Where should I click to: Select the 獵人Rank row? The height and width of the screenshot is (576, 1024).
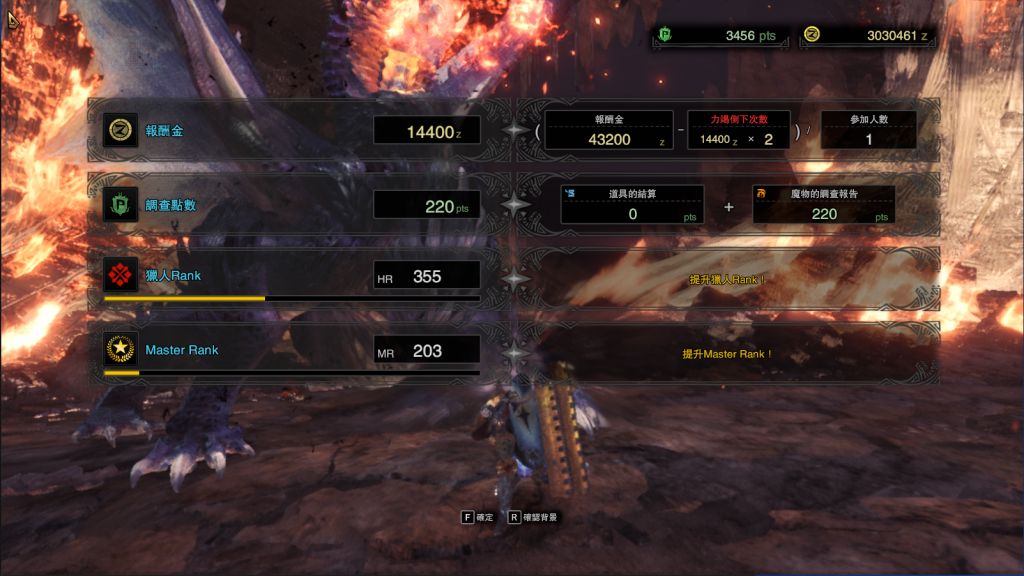(292, 276)
